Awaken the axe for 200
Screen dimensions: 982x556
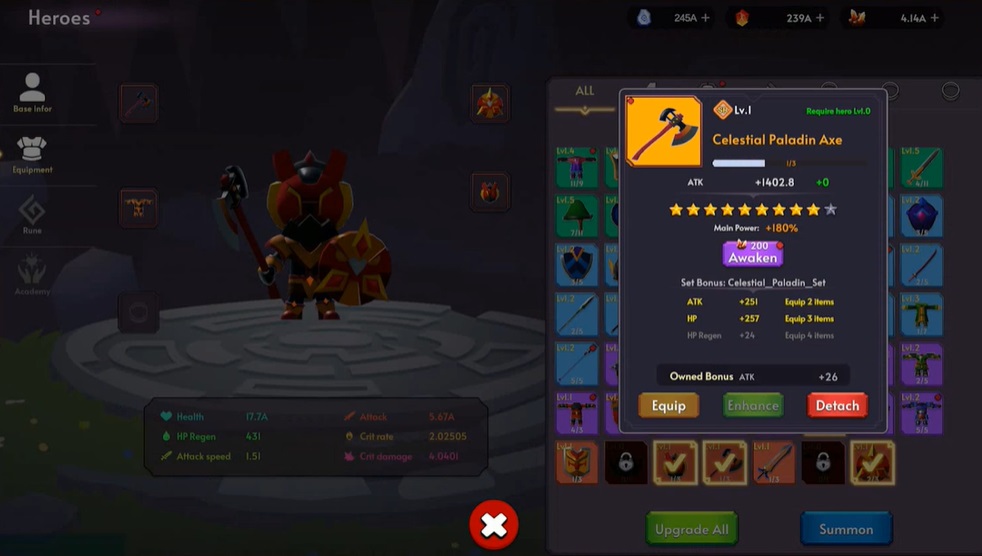tap(753, 253)
